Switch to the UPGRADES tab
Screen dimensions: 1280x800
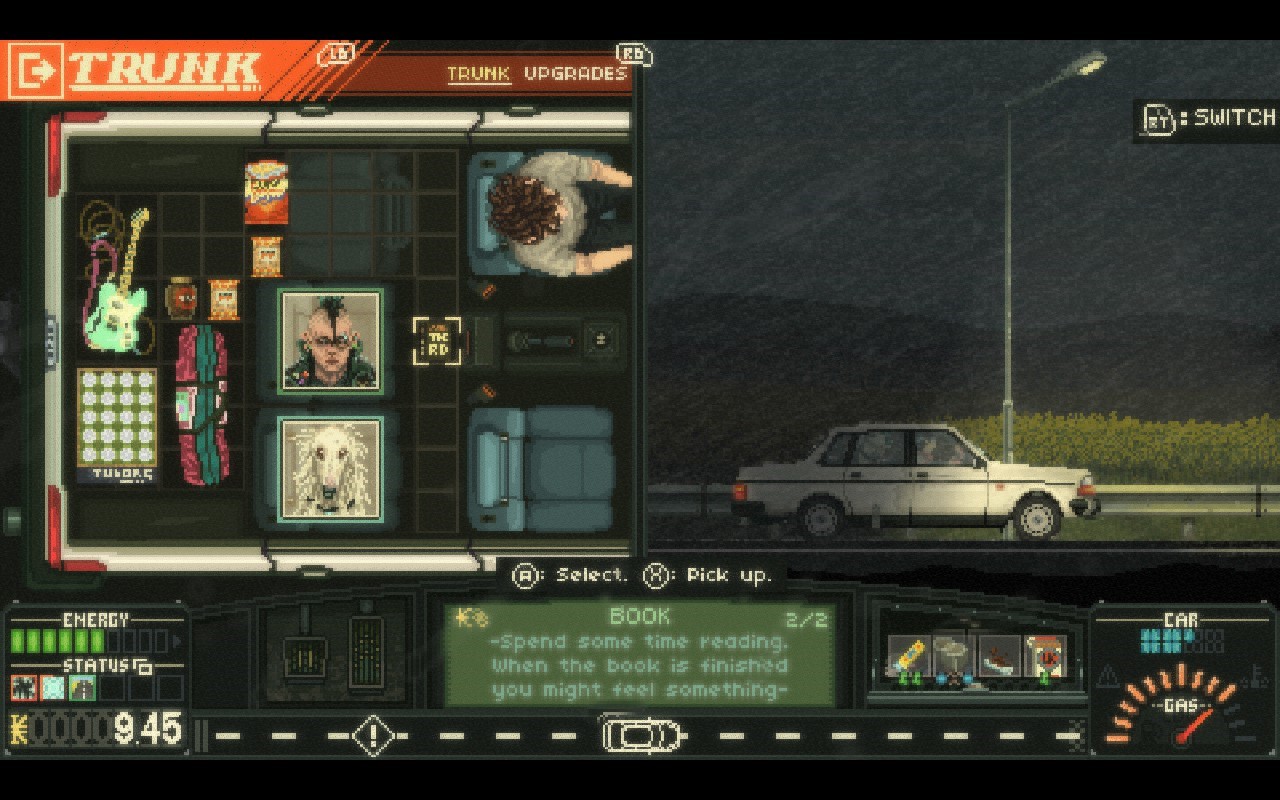(578, 73)
